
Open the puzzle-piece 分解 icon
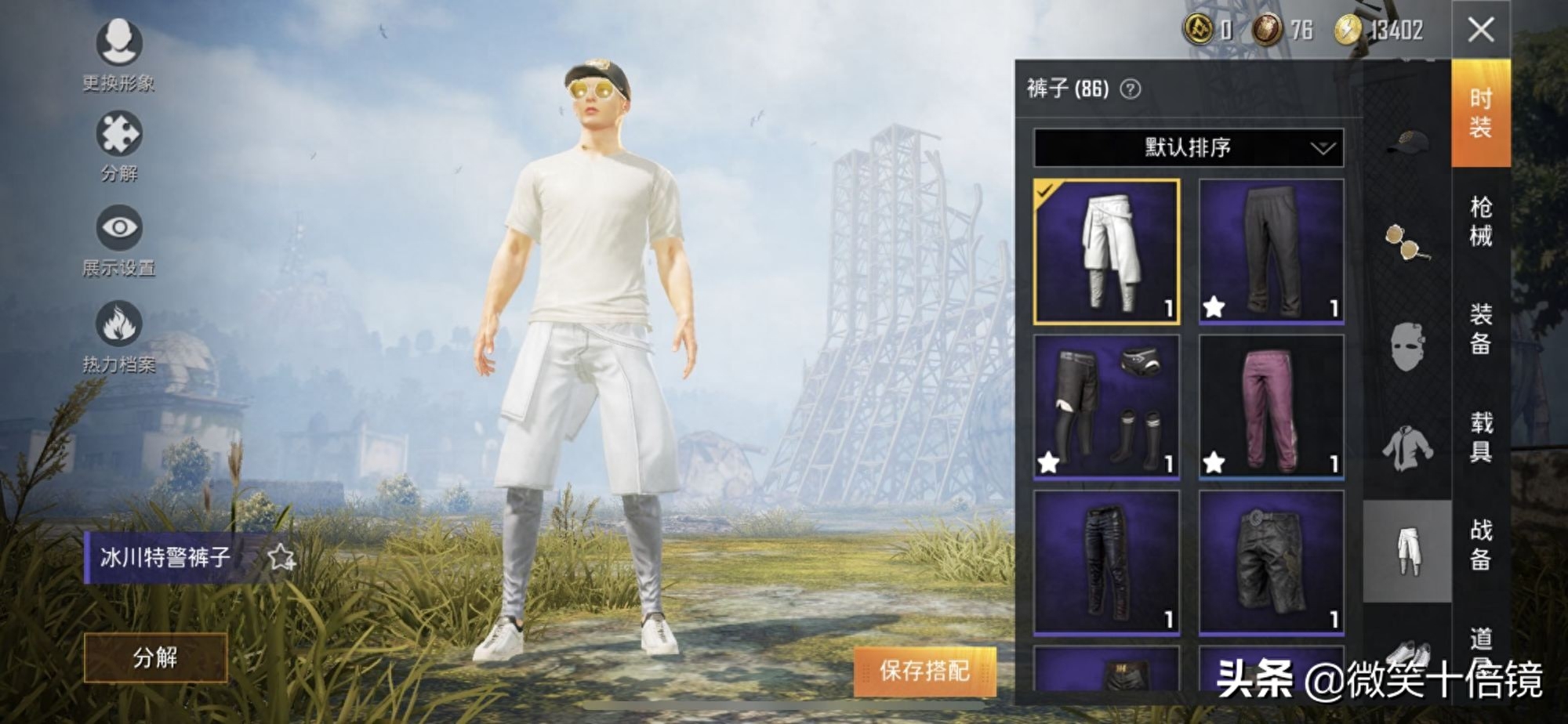pos(119,135)
